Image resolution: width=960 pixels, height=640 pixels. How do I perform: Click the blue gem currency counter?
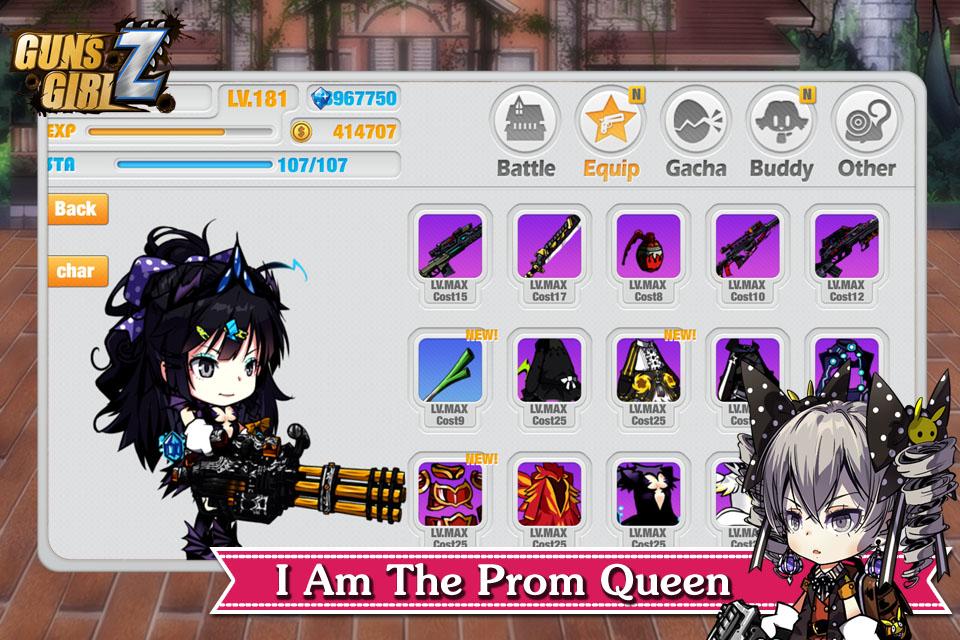click(x=353, y=98)
